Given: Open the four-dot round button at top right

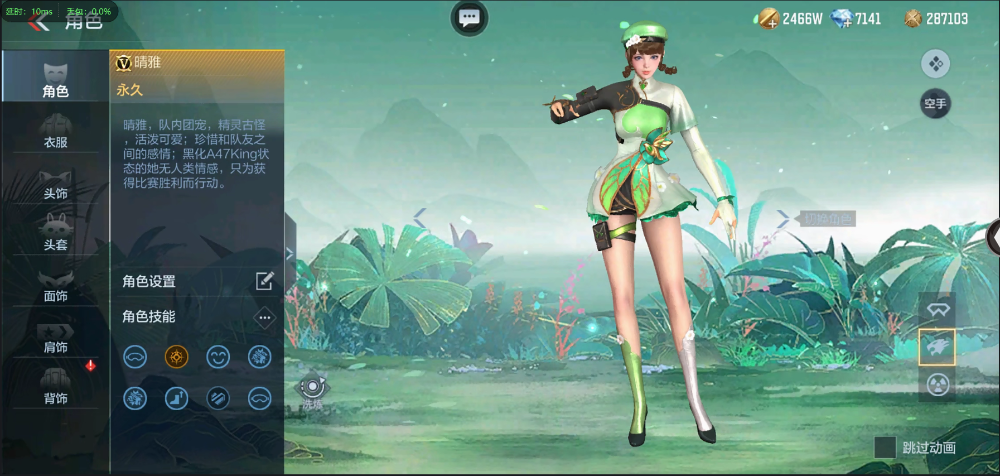Looking at the screenshot, I should [935, 64].
